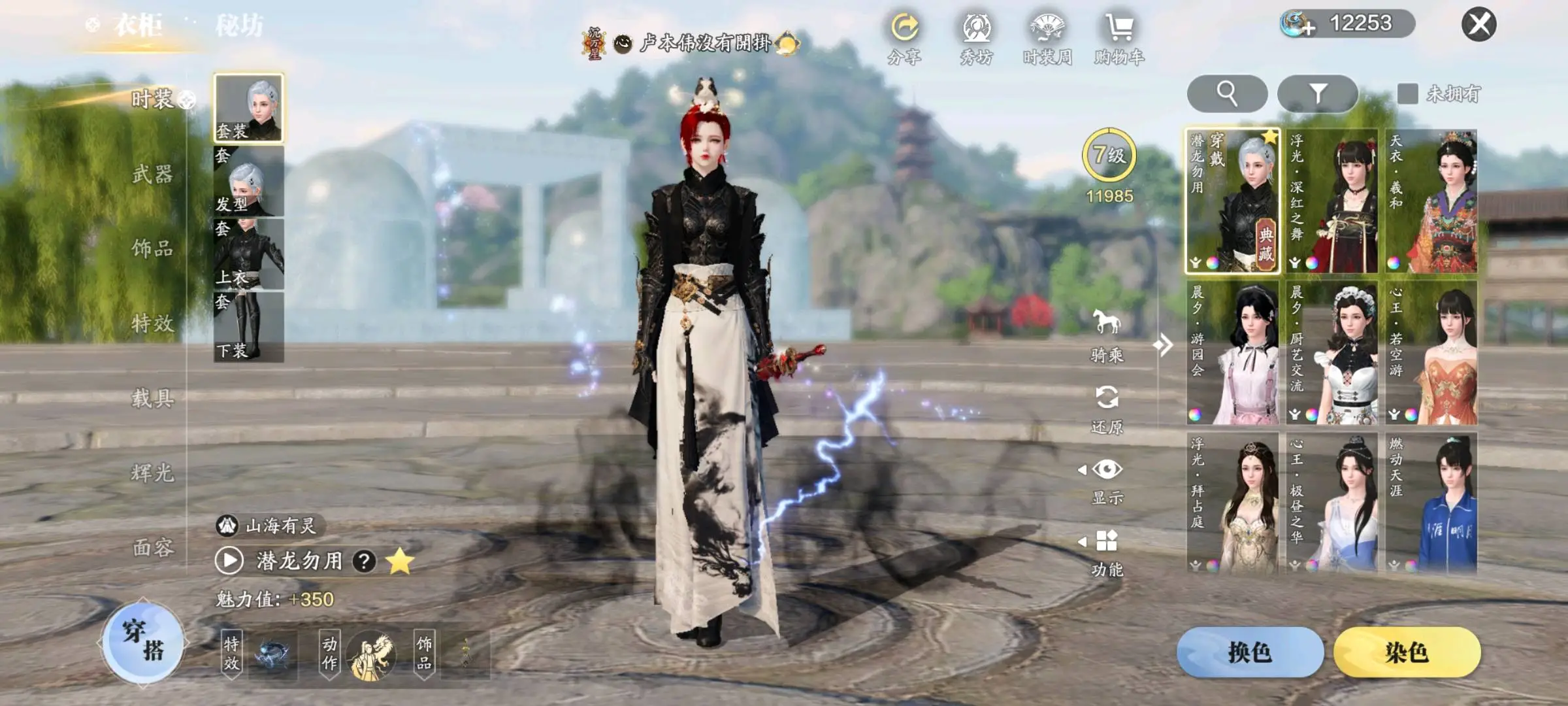The image size is (1568, 706).
Task: Toggle the 未拥有 checkbox
Action: (1407, 93)
